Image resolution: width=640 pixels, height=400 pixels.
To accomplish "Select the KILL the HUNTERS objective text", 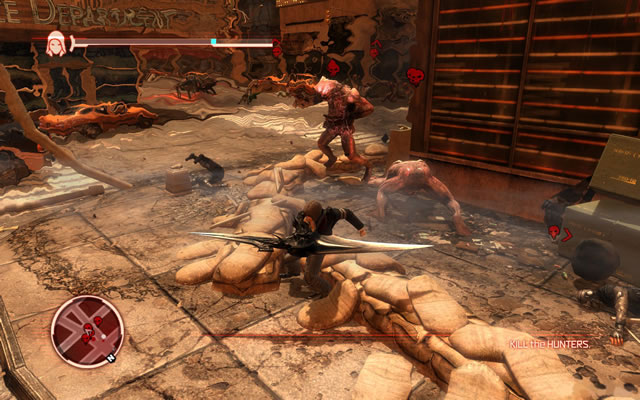I will pos(548,344).
